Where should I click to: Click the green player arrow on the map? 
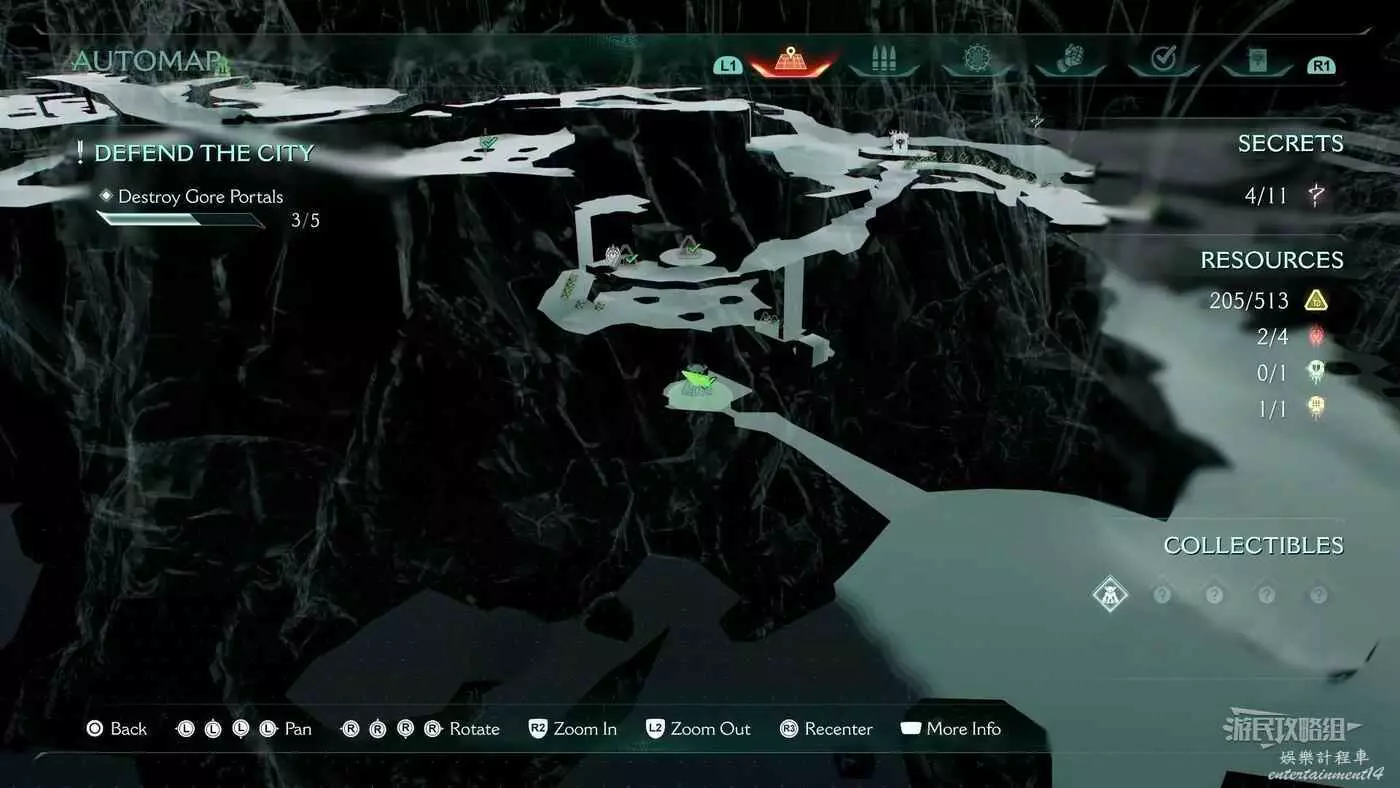click(x=697, y=379)
